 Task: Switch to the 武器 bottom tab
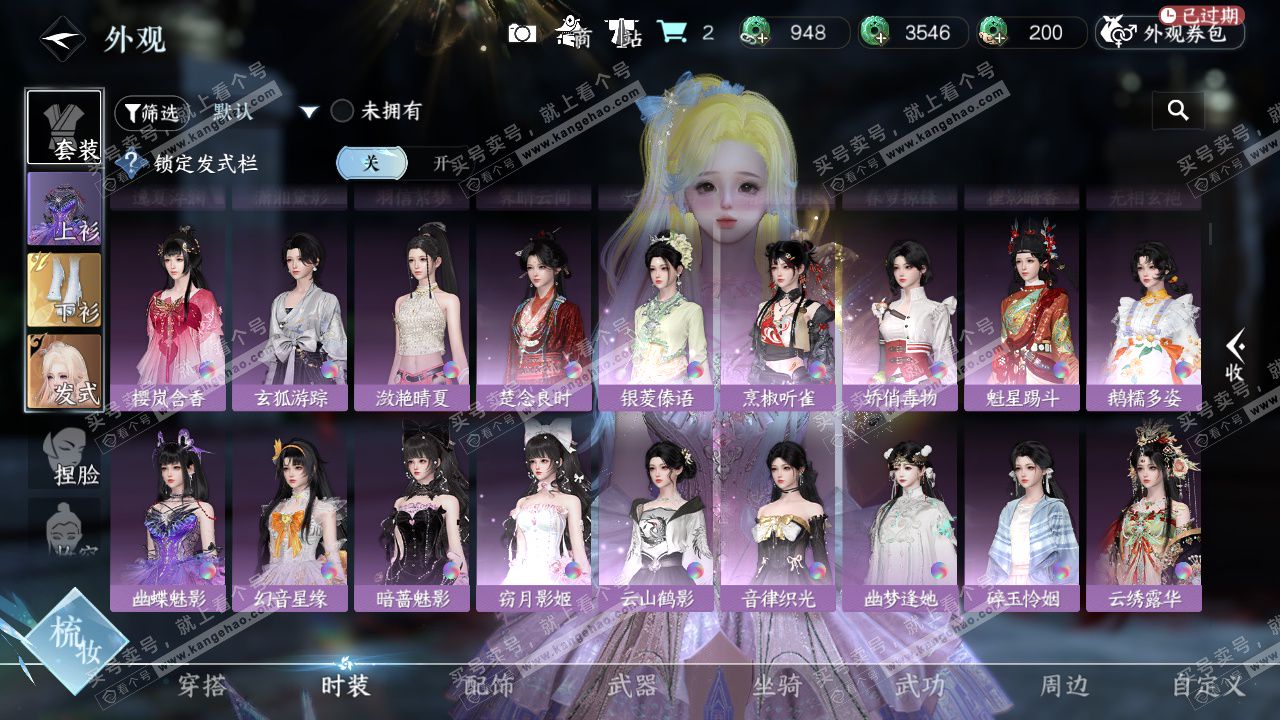[632, 685]
